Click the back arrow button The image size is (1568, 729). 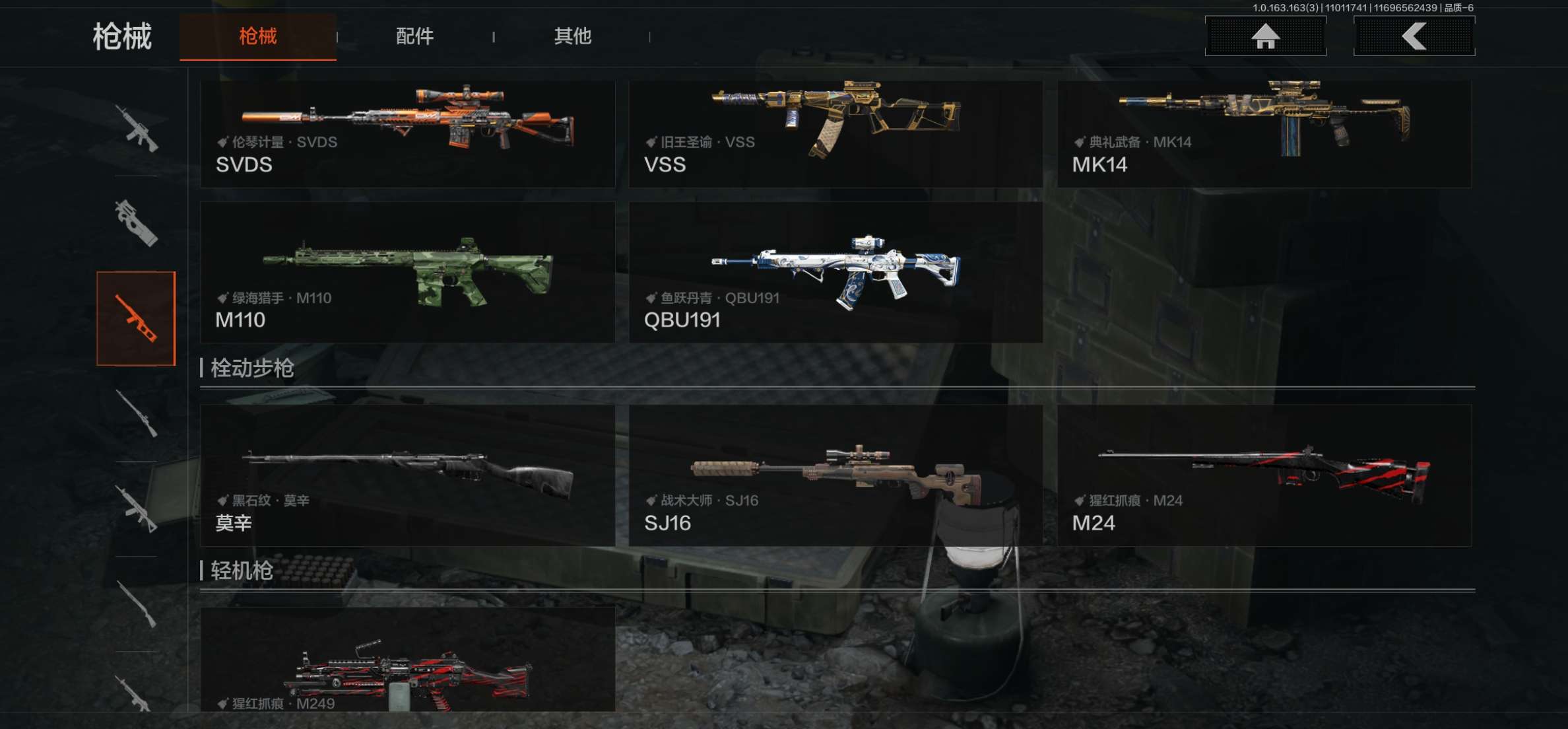[1414, 36]
